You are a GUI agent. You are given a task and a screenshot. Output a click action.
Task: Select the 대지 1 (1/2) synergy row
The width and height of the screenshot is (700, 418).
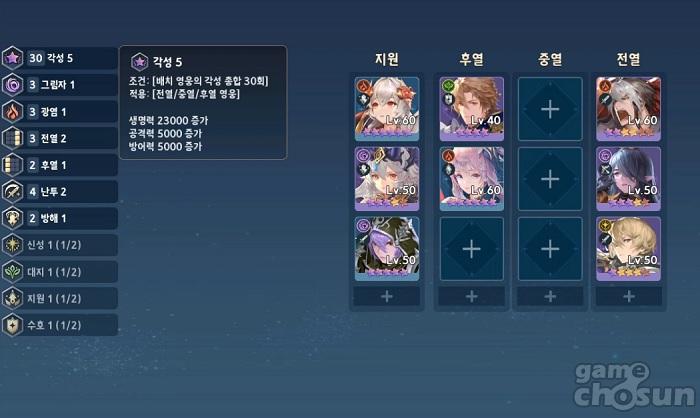[x=60, y=271]
